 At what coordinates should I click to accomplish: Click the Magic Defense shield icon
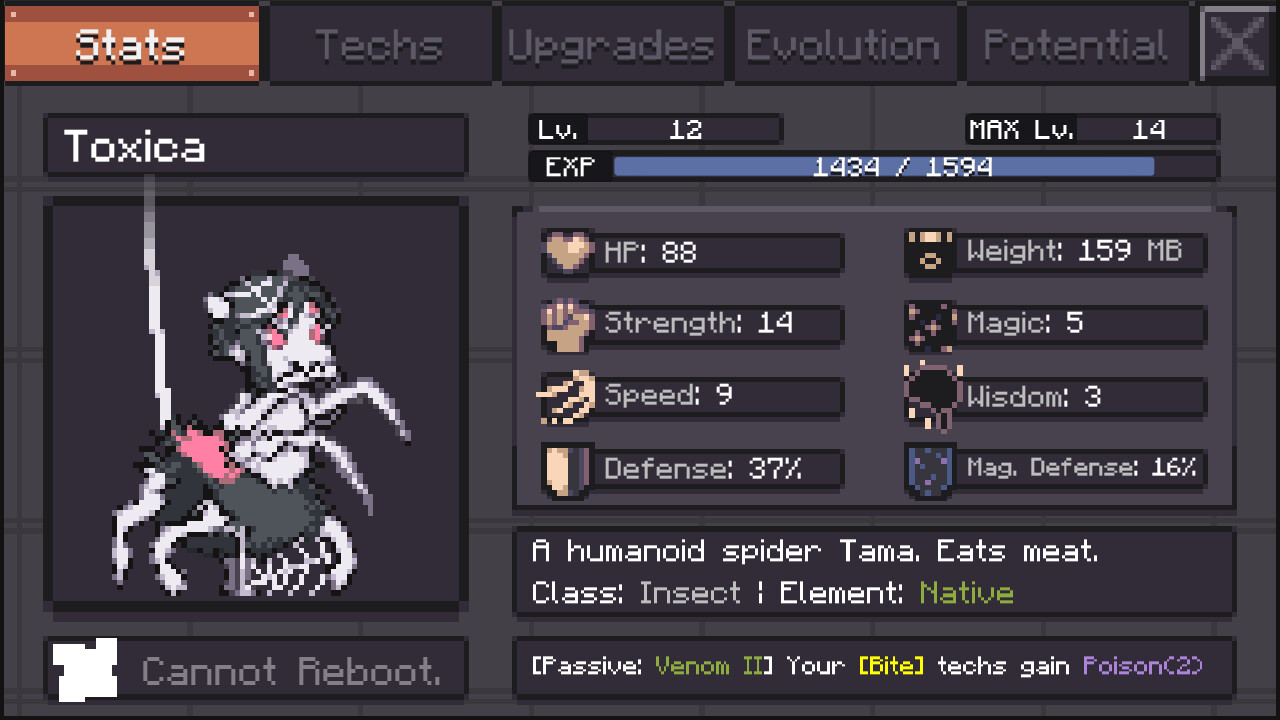coord(929,468)
